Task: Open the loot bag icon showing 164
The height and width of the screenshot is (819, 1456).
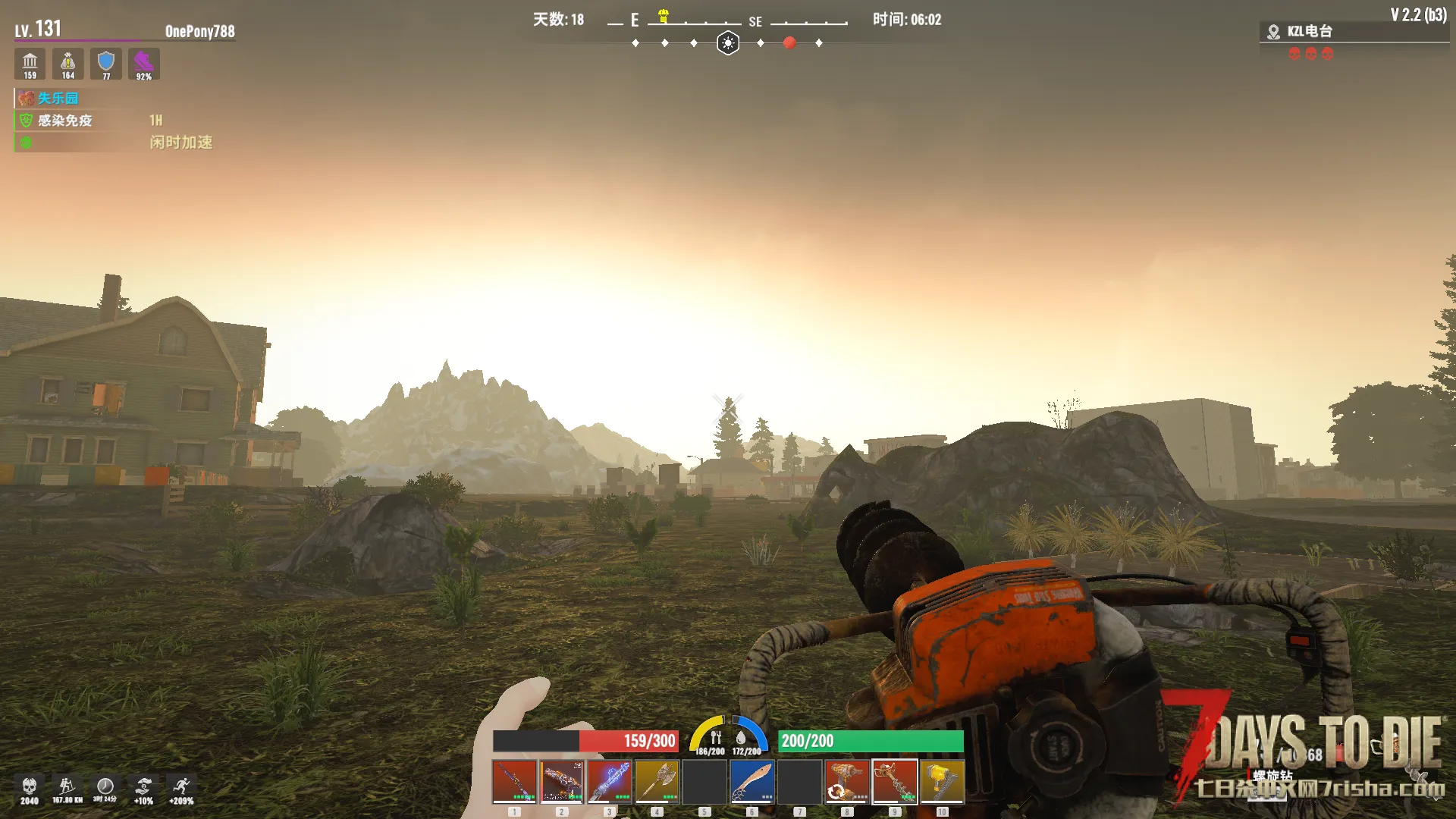Action: (67, 64)
